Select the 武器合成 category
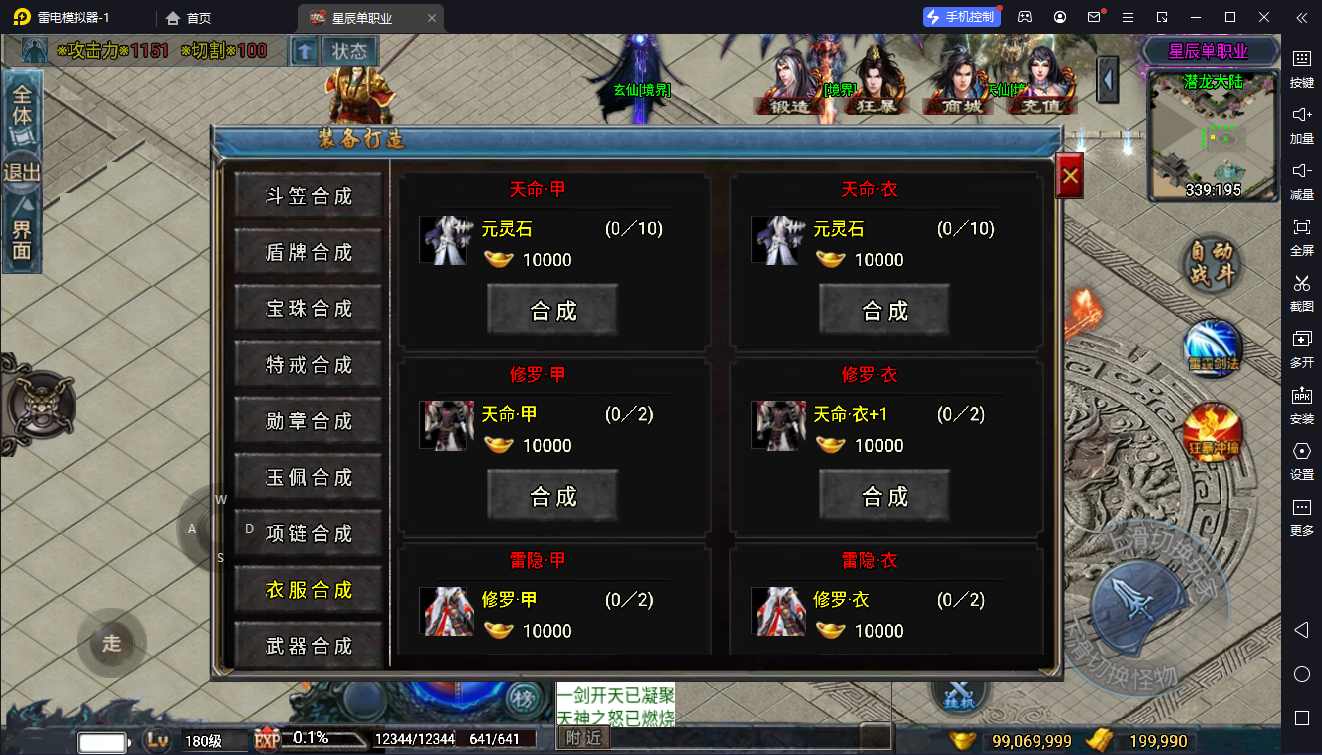This screenshot has width=1322, height=755. tap(309, 646)
